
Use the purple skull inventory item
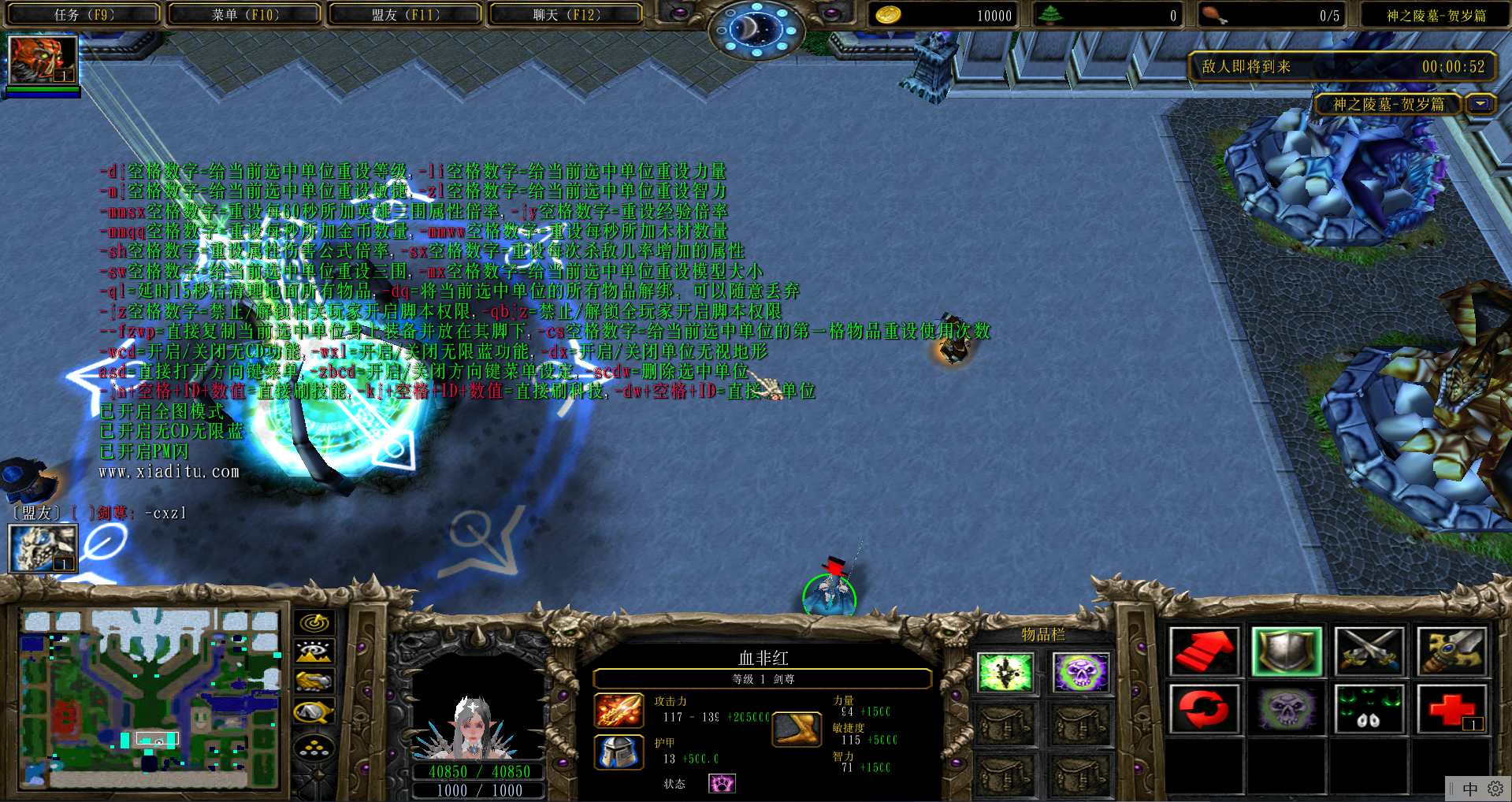click(x=1080, y=674)
